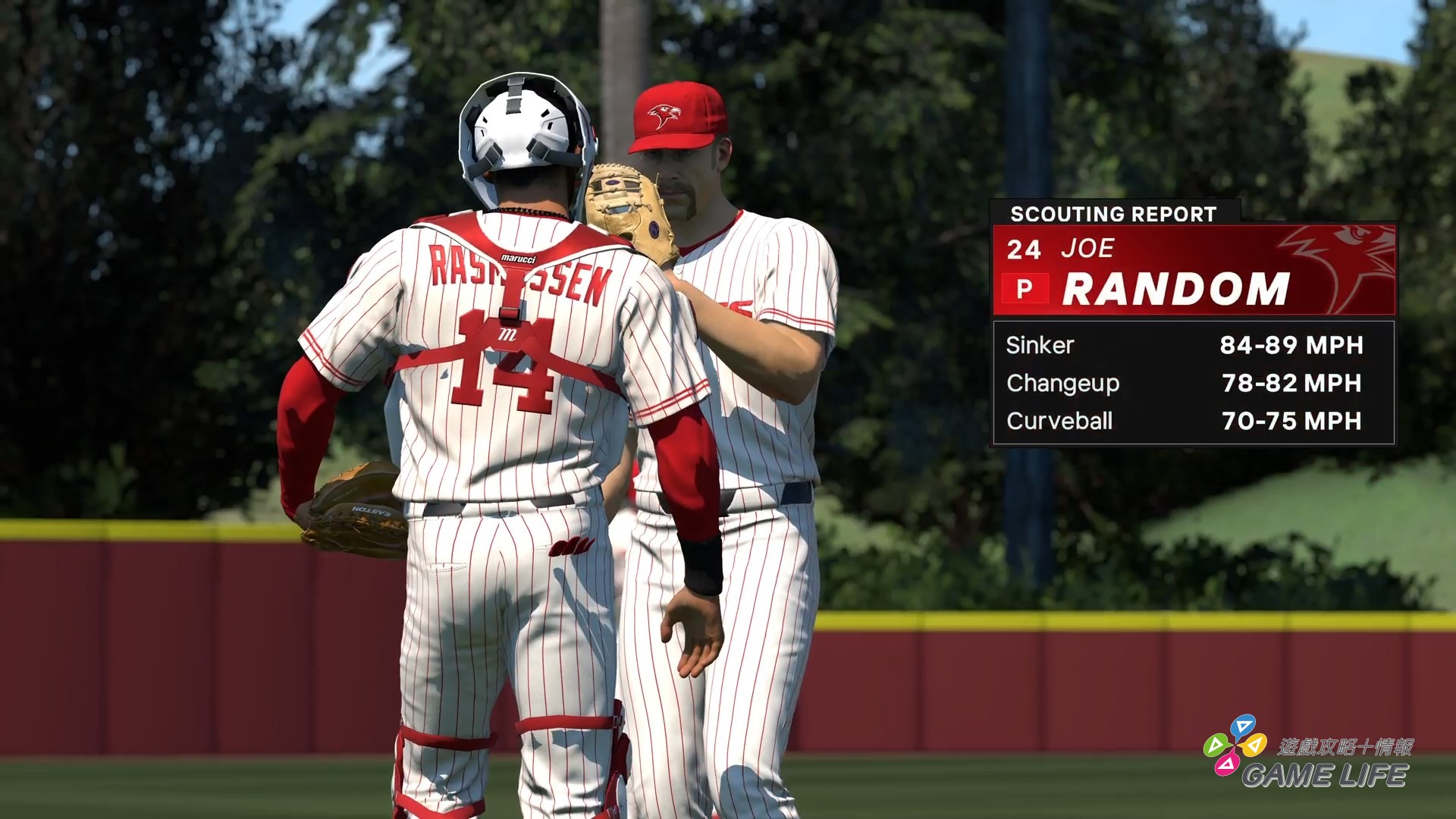1456x819 pixels.
Task: Select the Joe Random pitcher banner
Action: point(1194,271)
